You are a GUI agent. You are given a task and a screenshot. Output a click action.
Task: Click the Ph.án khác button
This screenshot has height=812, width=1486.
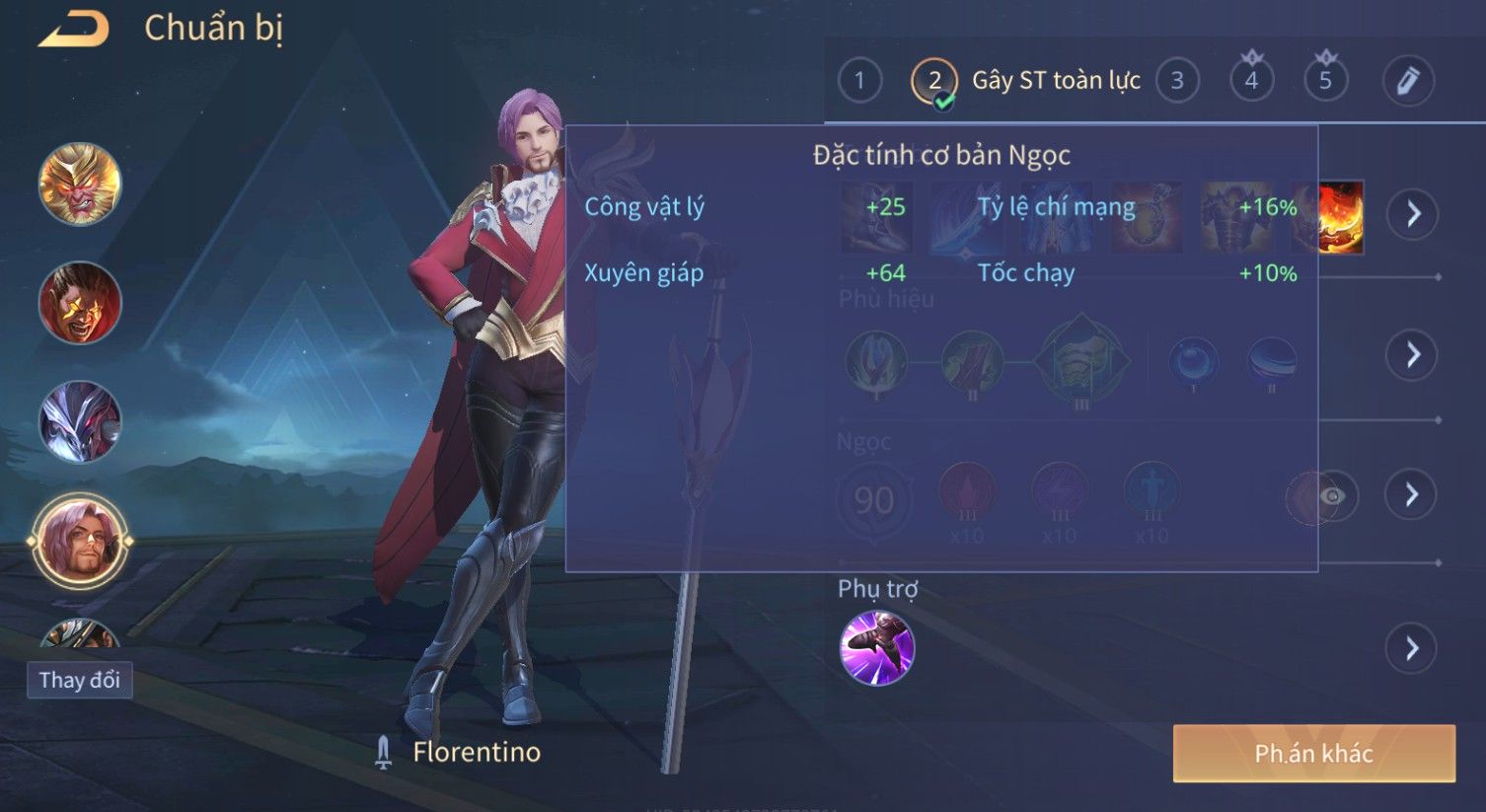pyautogui.click(x=1313, y=754)
